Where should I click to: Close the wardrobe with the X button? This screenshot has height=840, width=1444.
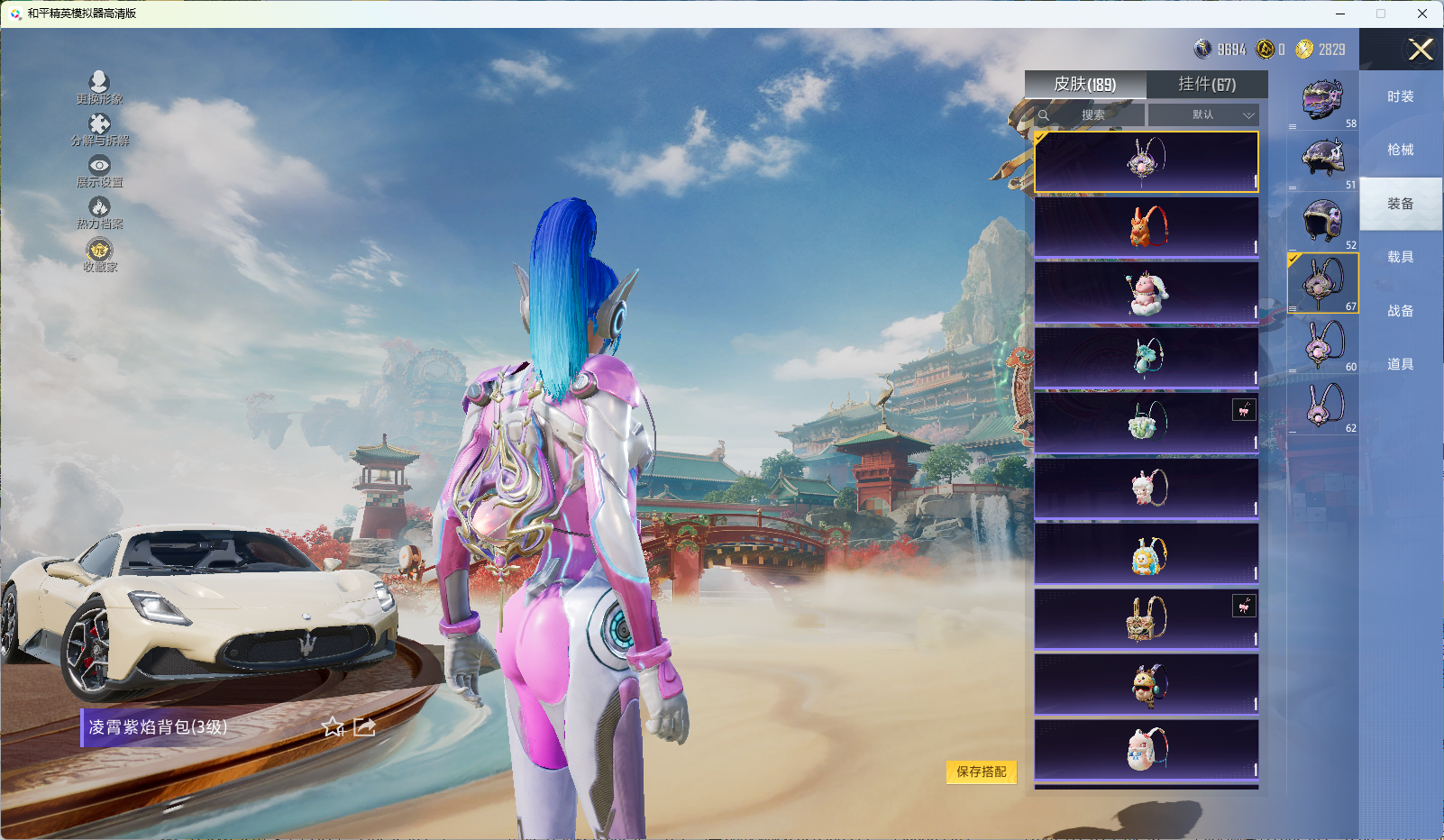pos(1421,50)
